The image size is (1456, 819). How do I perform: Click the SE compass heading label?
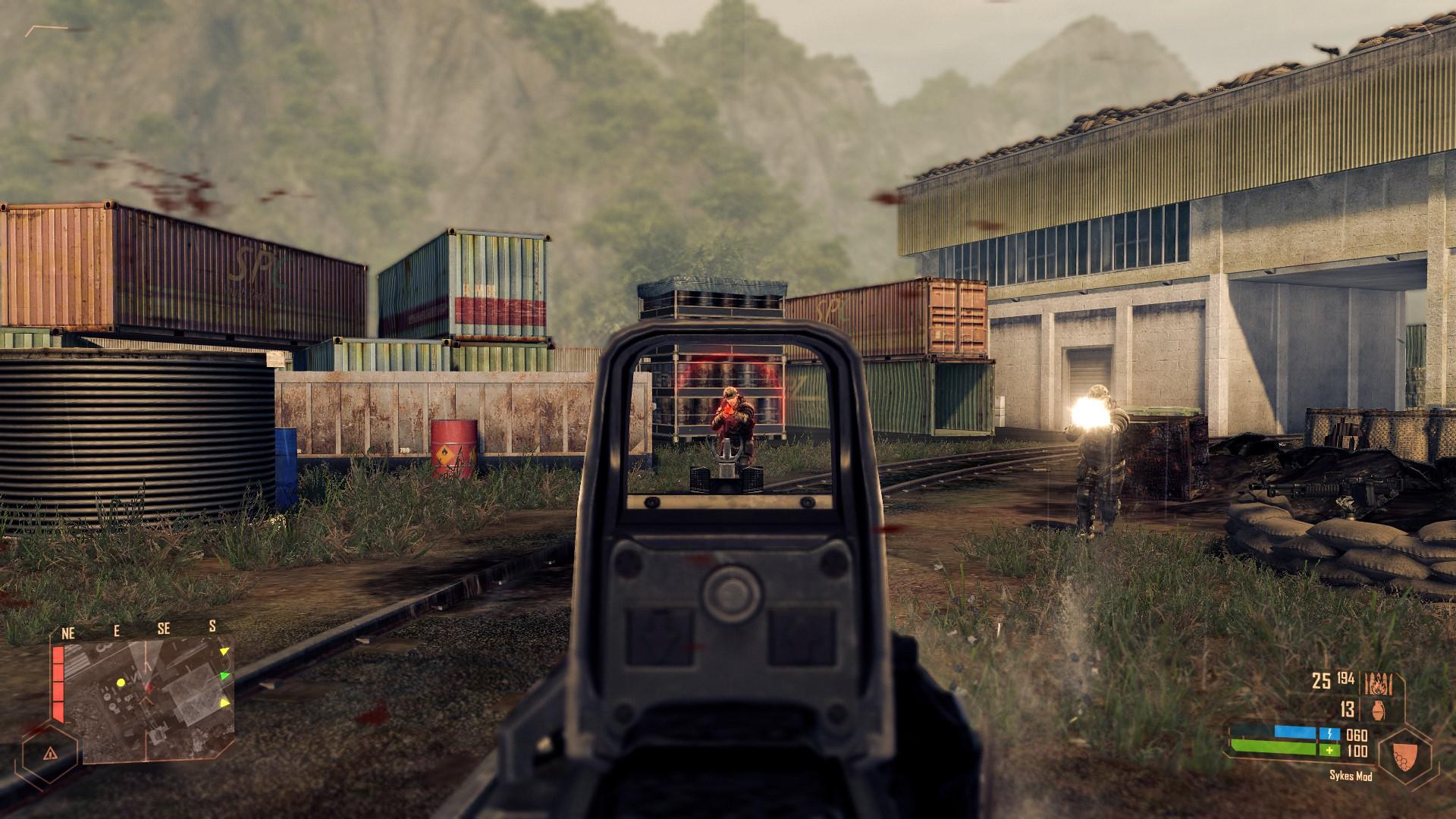pyautogui.click(x=165, y=629)
